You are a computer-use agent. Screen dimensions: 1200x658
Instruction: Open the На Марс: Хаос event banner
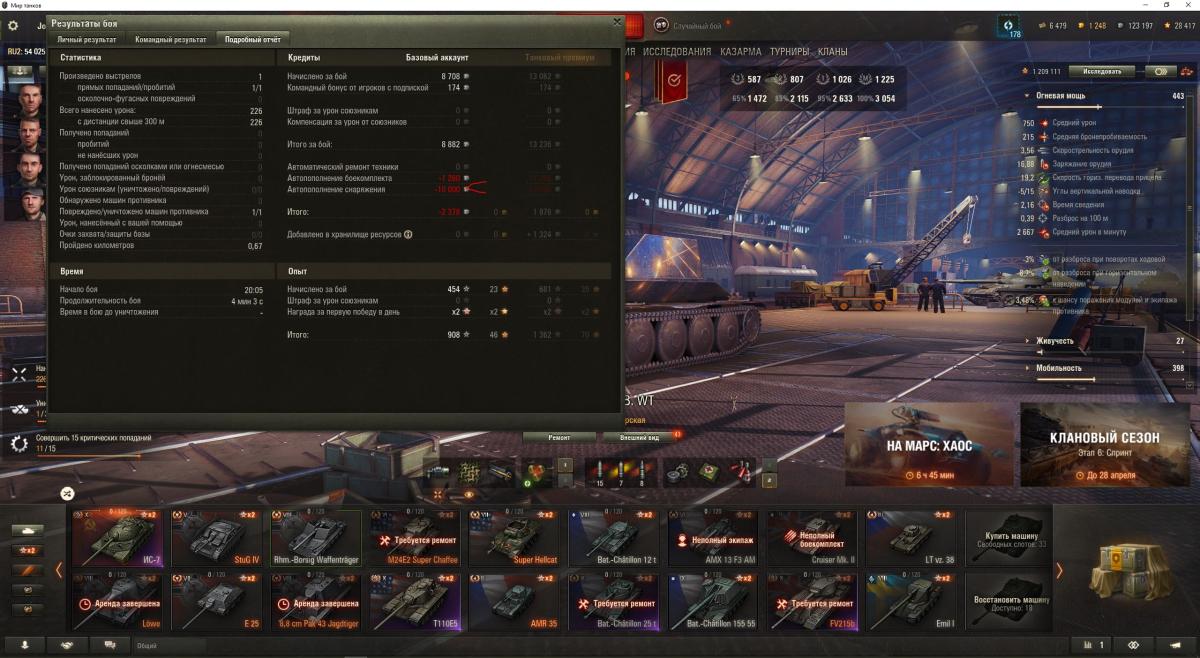coord(929,443)
